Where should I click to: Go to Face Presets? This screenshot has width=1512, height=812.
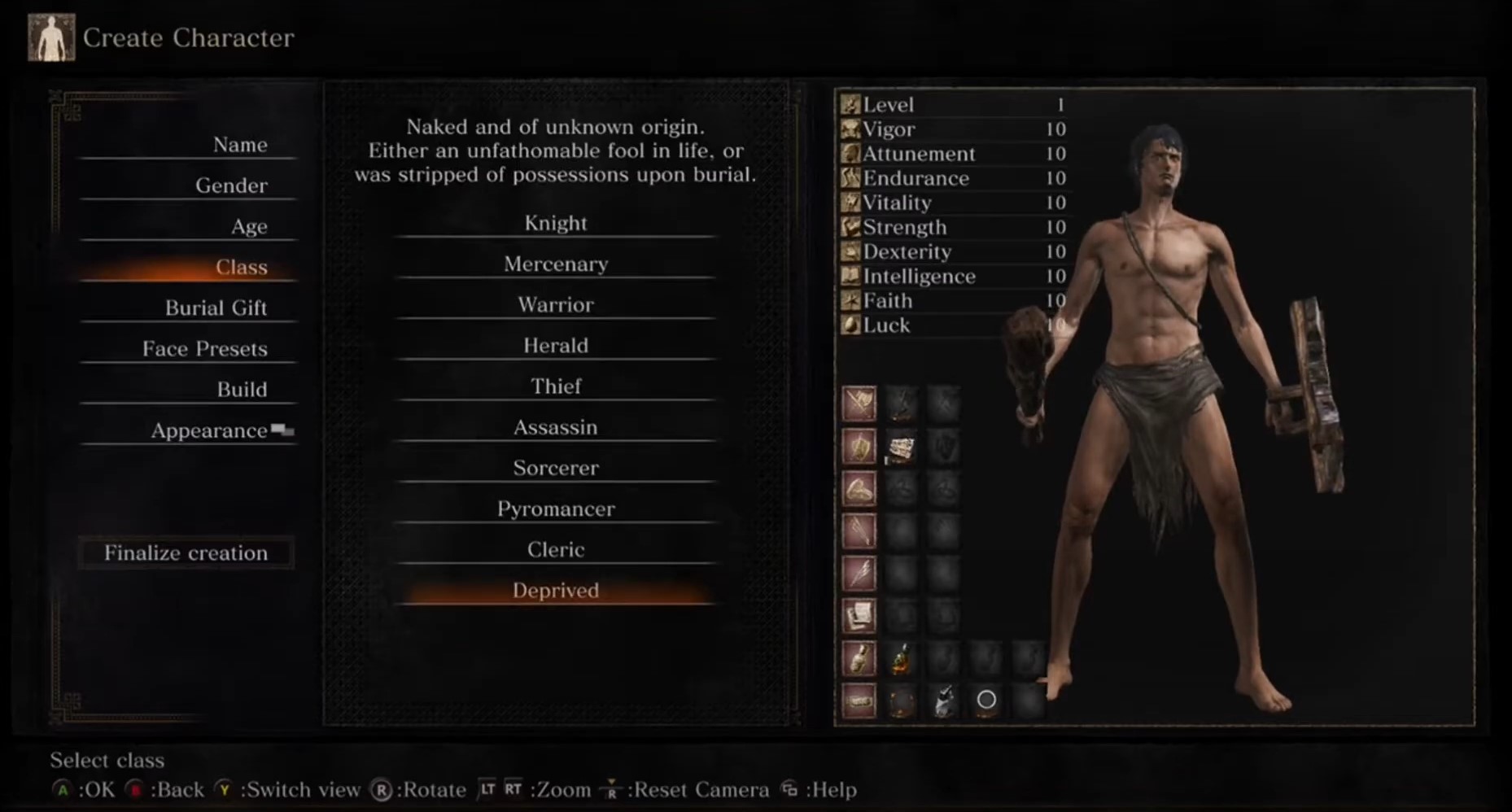[x=204, y=348]
